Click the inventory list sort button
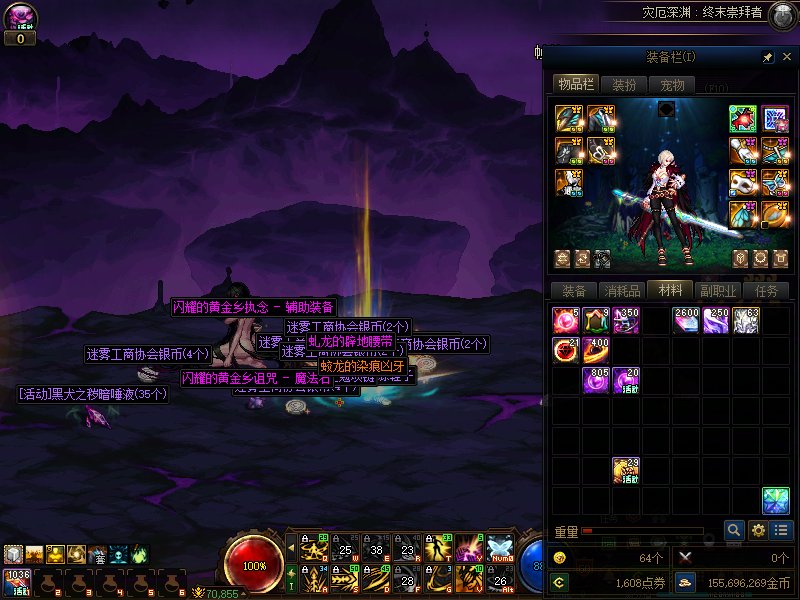 pos(781,530)
